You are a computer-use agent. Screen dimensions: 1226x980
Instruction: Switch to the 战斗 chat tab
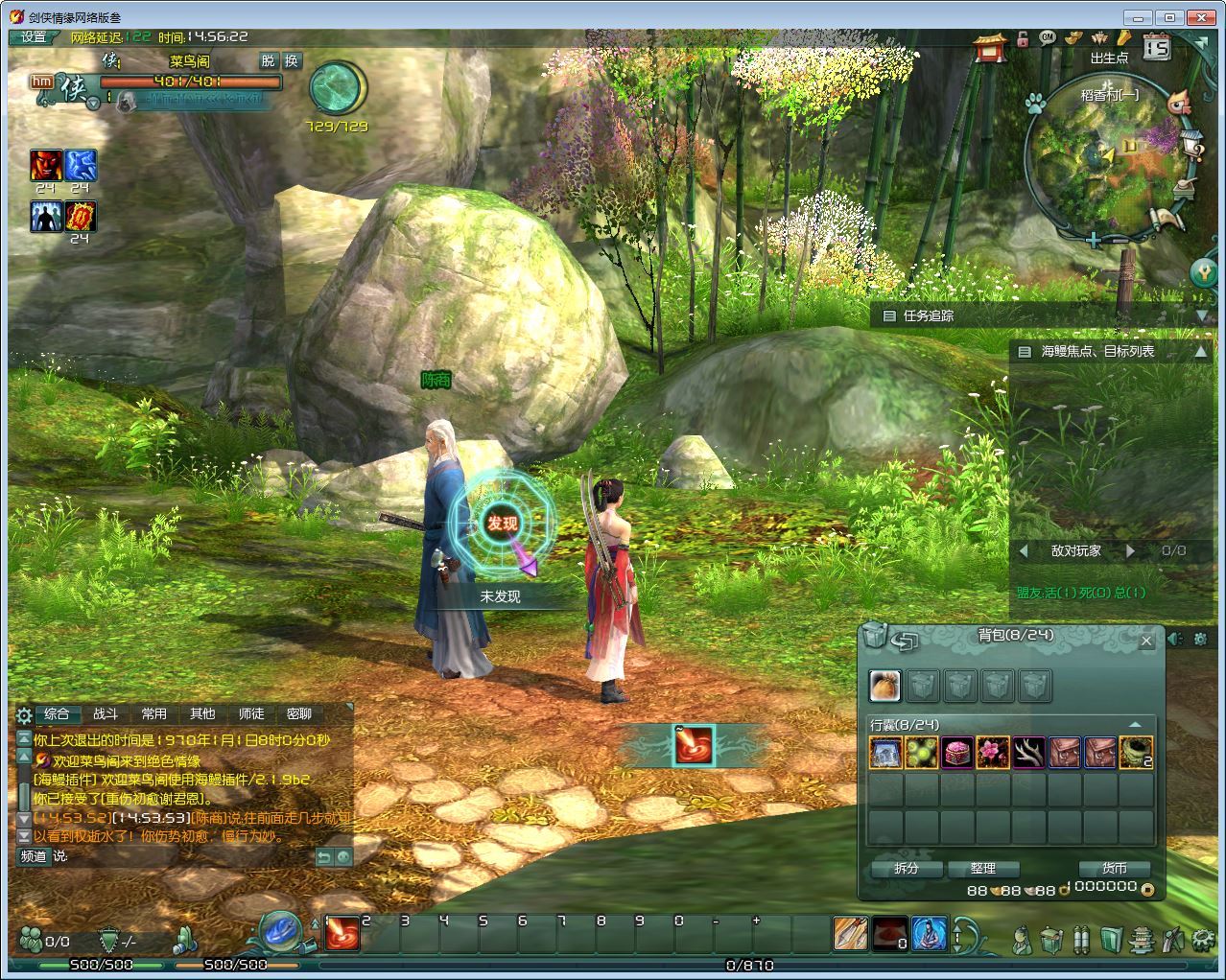click(x=106, y=714)
